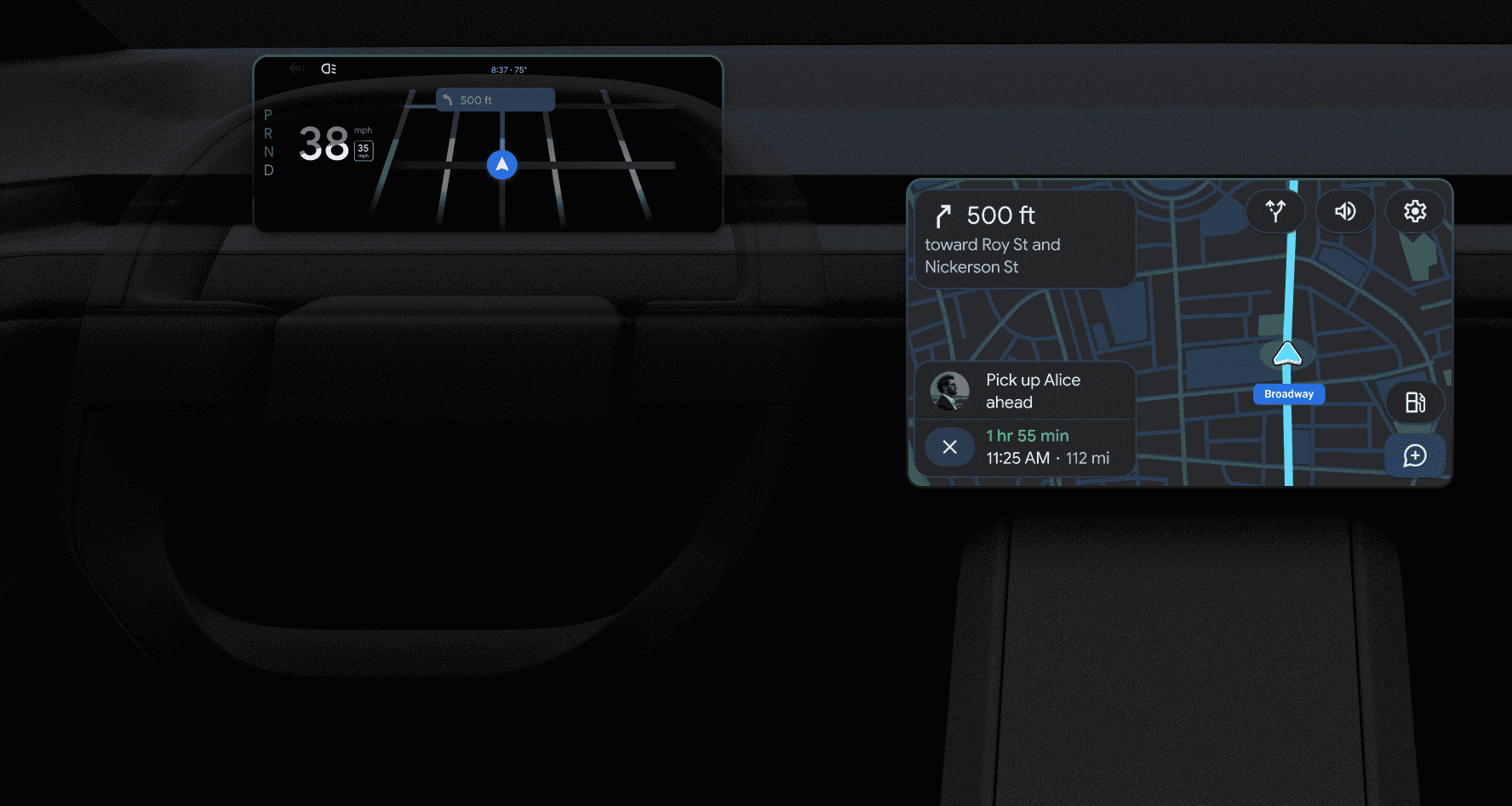Image resolution: width=1512 pixels, height=806 pixels.
Task: Select the Broadway street label
Action: coord(1288,394)
